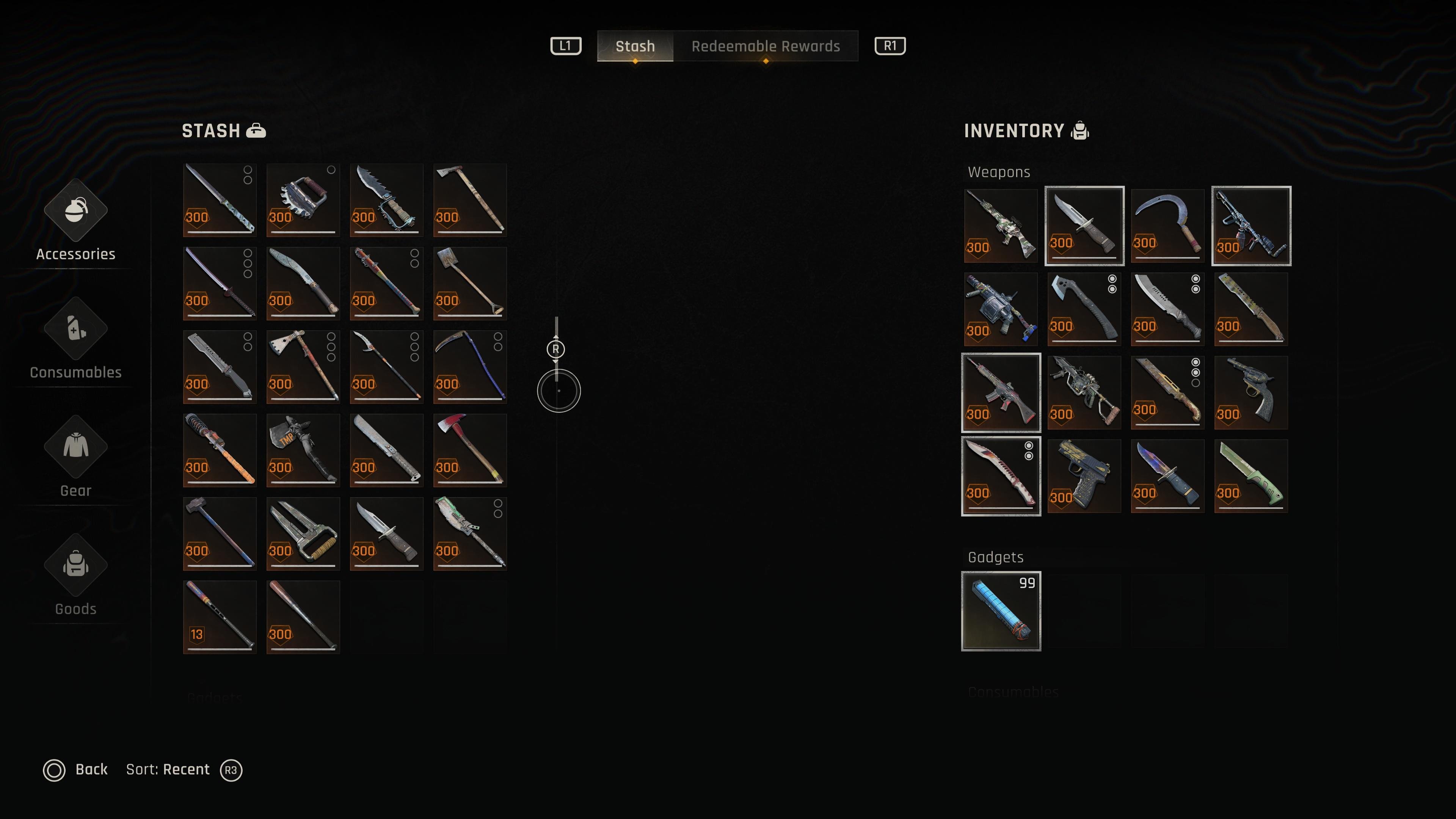Choose the Goods category
This screenshot has height=819, width=1456.
(76, 576)
